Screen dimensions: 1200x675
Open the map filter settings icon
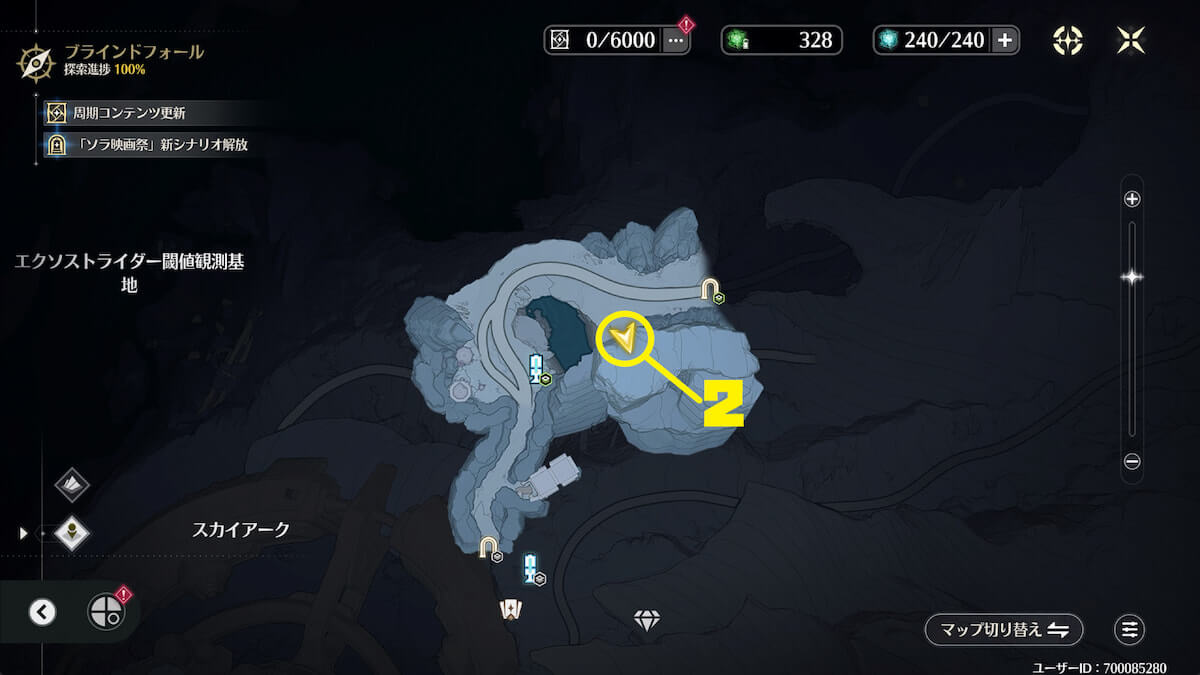1130,629
